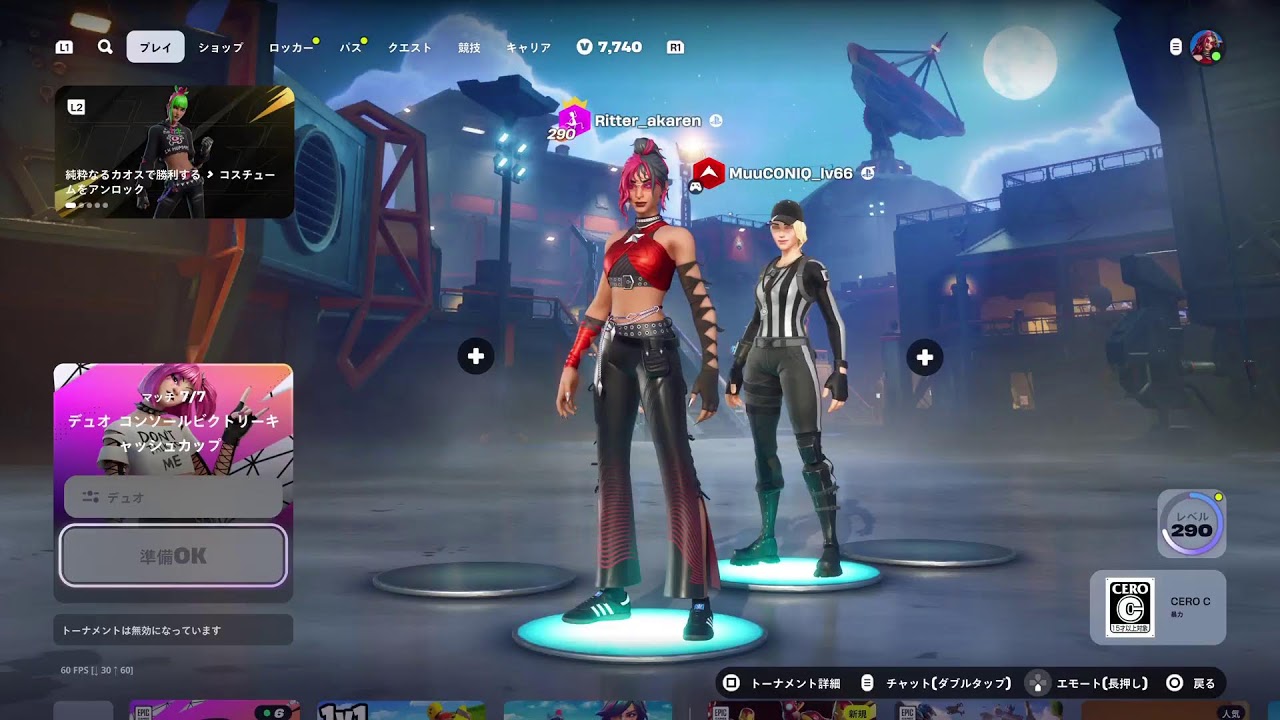Open the 7,740 V-Bucks balance

[610, 47]
